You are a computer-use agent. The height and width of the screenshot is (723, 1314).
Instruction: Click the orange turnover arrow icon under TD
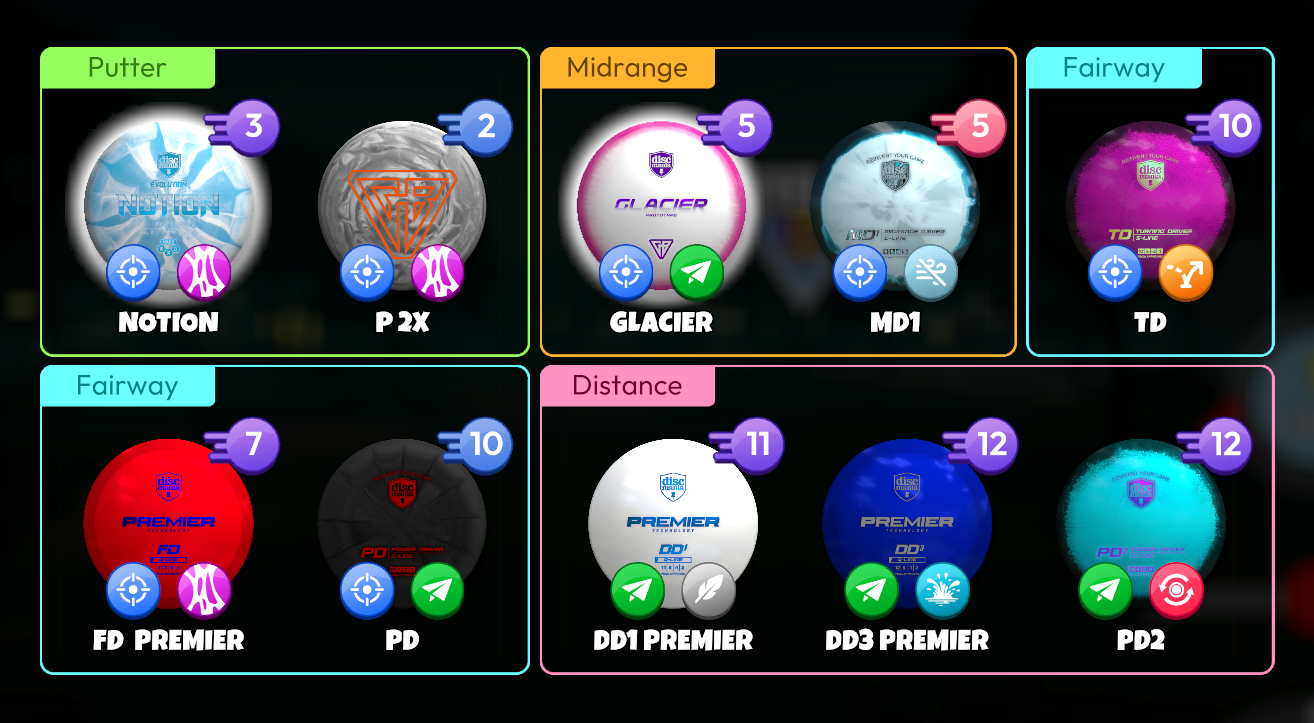(x=1186, y=271)
